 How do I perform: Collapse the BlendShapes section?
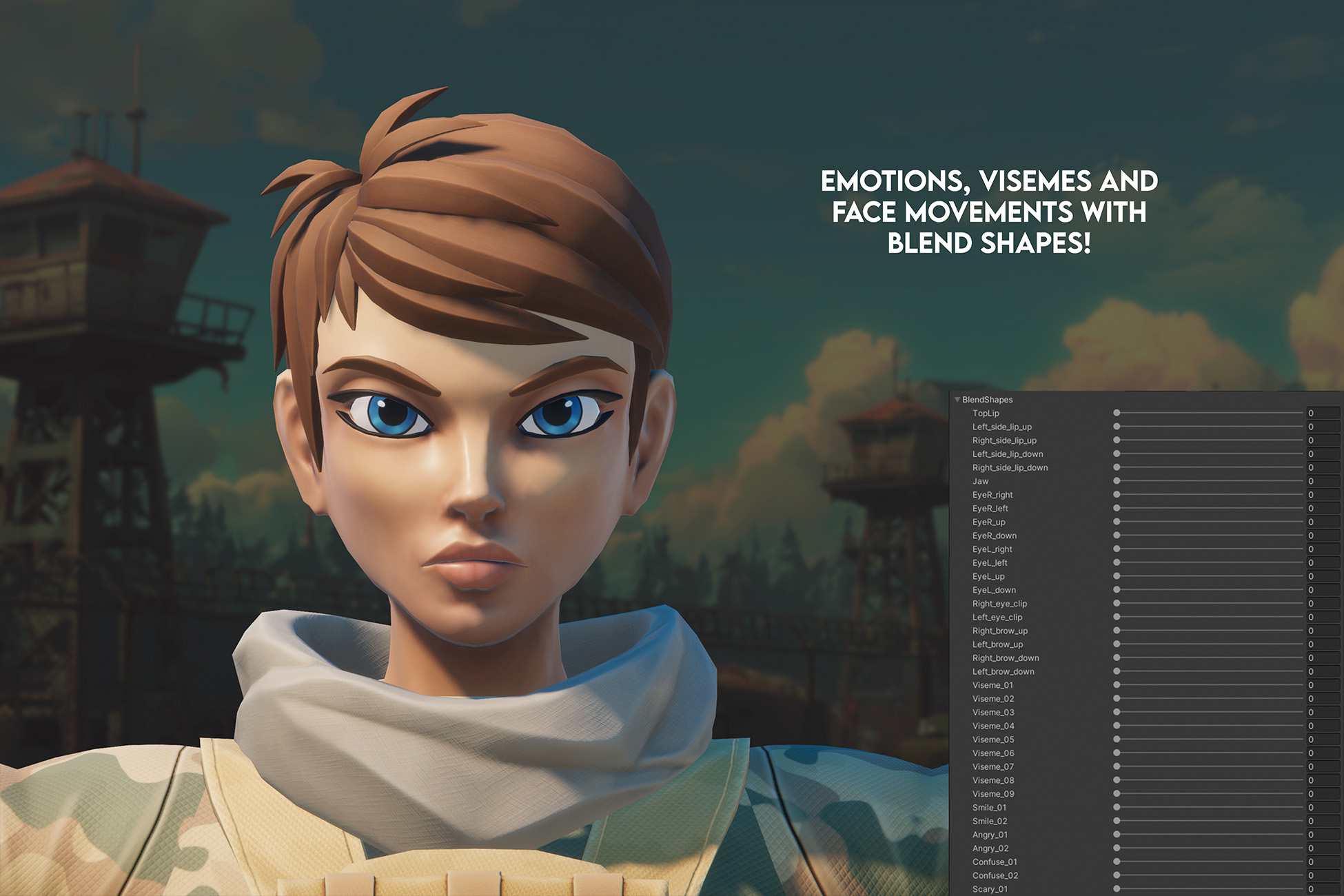click(957, 400)
